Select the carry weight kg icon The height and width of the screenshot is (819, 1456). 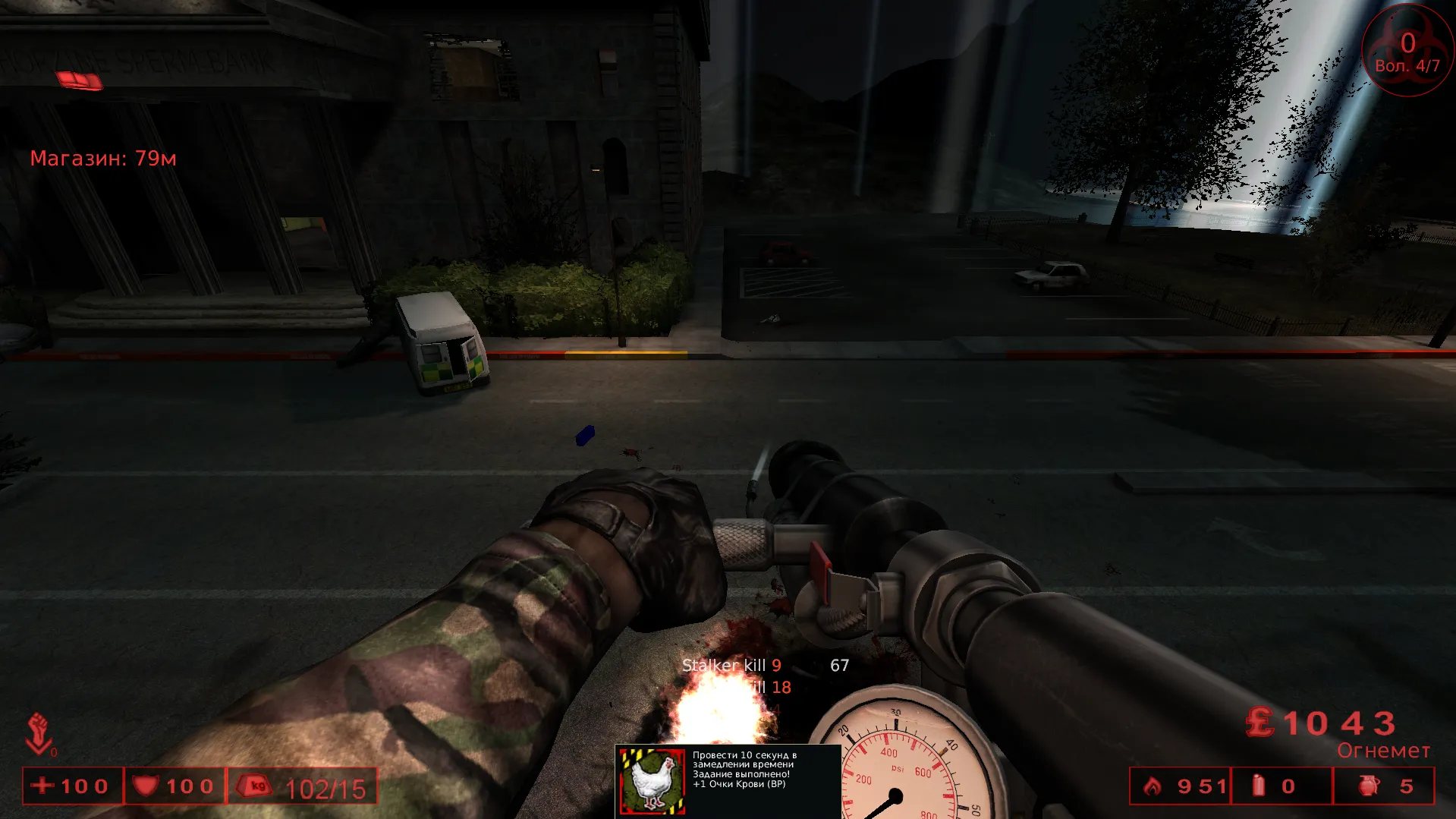pyautogui.click(x=255, y=786)
